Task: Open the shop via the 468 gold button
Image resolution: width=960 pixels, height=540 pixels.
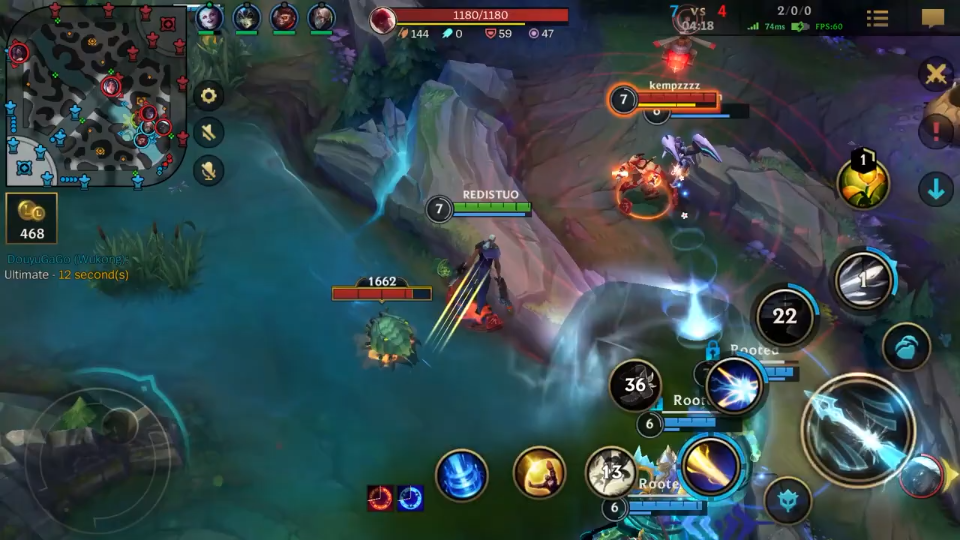Action: pyautogui.click(x=32, y=218)
